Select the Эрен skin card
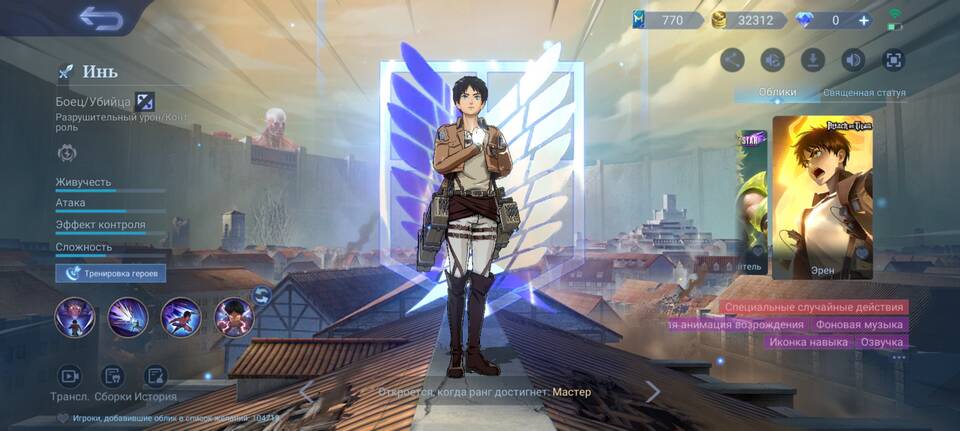The image size is (960, 431). click(x=822, y=197)
